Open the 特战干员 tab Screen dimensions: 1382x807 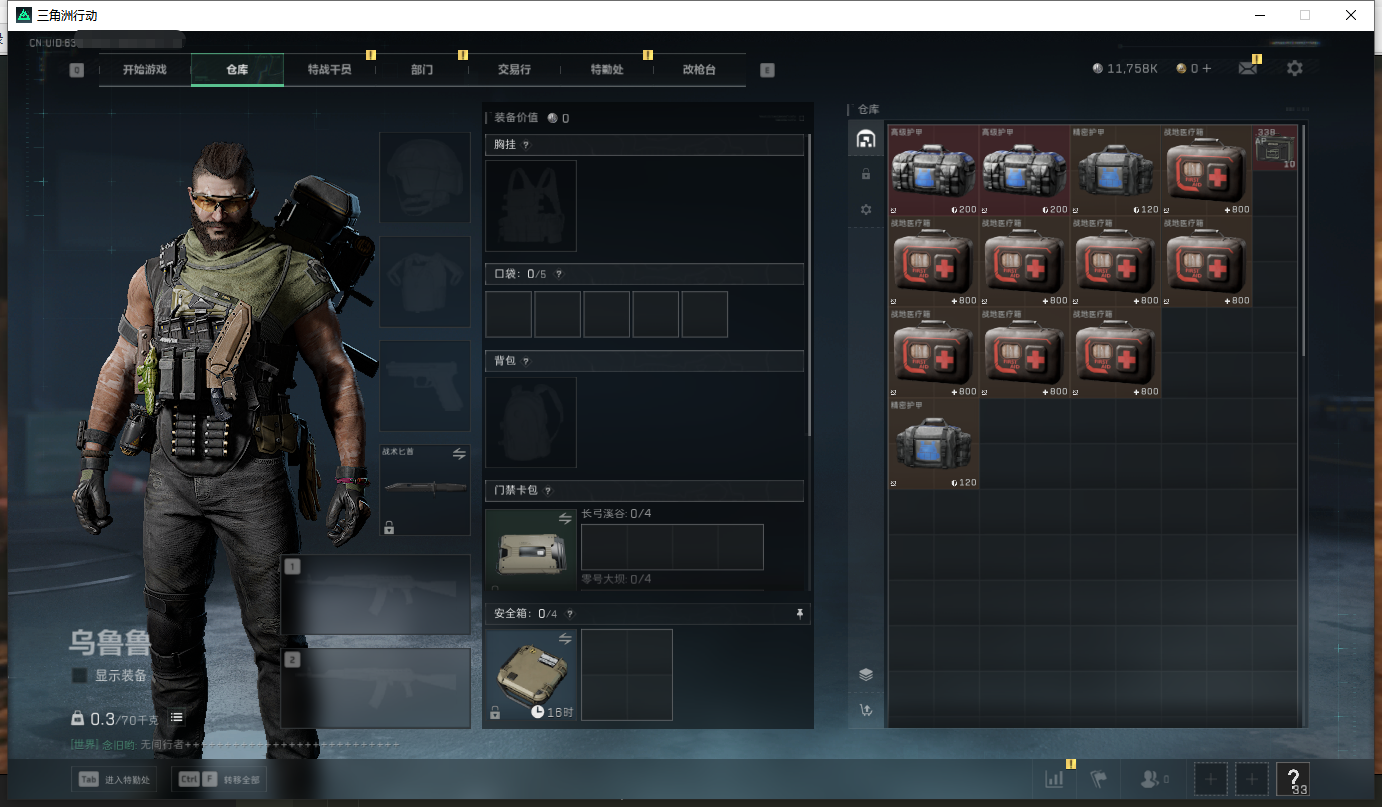pyautogui.click(x=329, y=70)
